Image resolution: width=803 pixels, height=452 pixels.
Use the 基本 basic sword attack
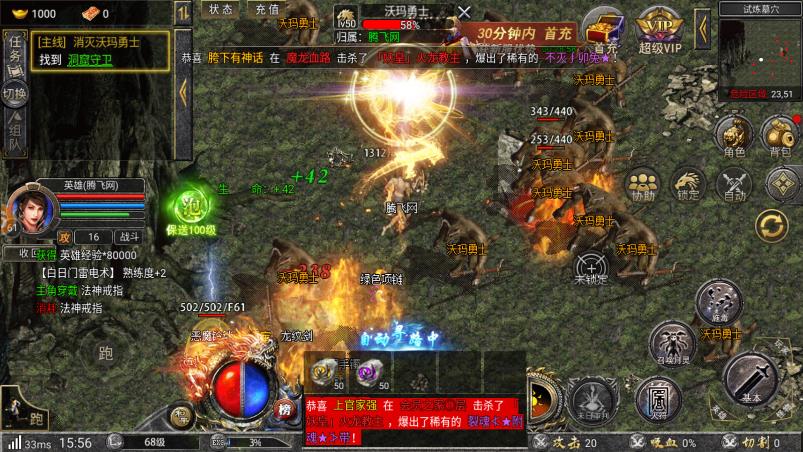pyautogui.click(x=750, y=377)
